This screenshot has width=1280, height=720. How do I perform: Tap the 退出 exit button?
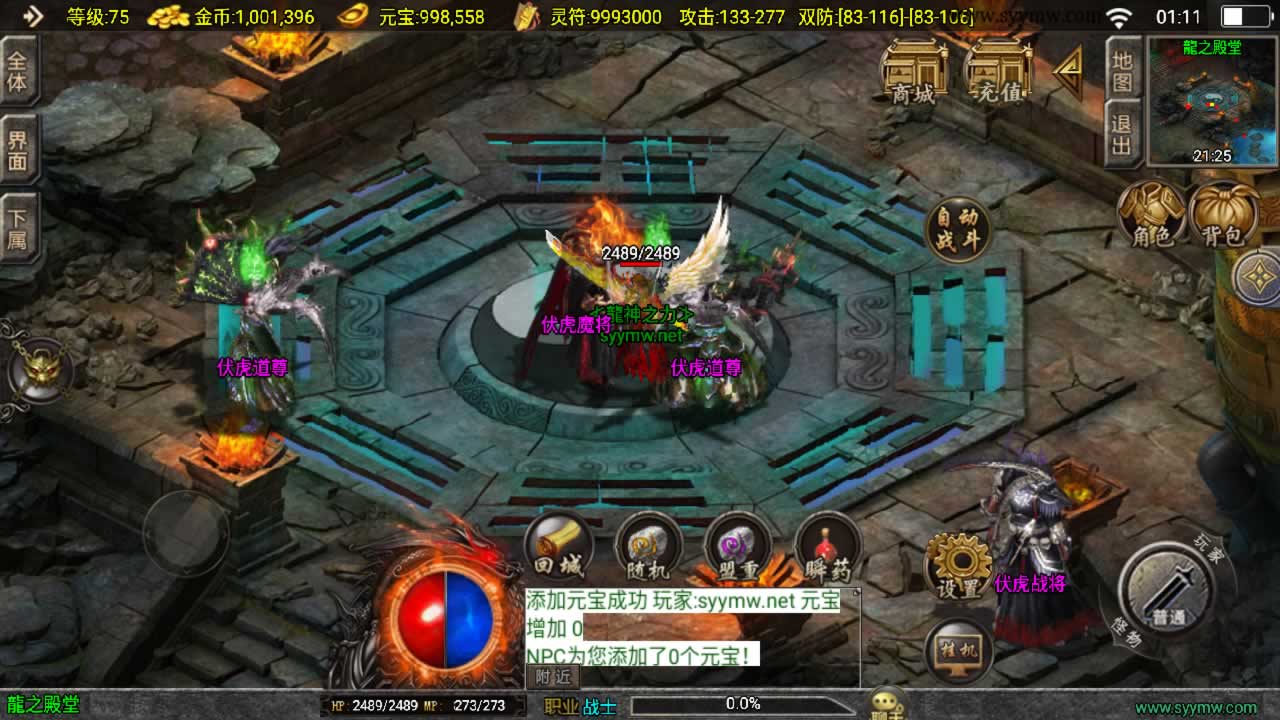(1122, 134)
